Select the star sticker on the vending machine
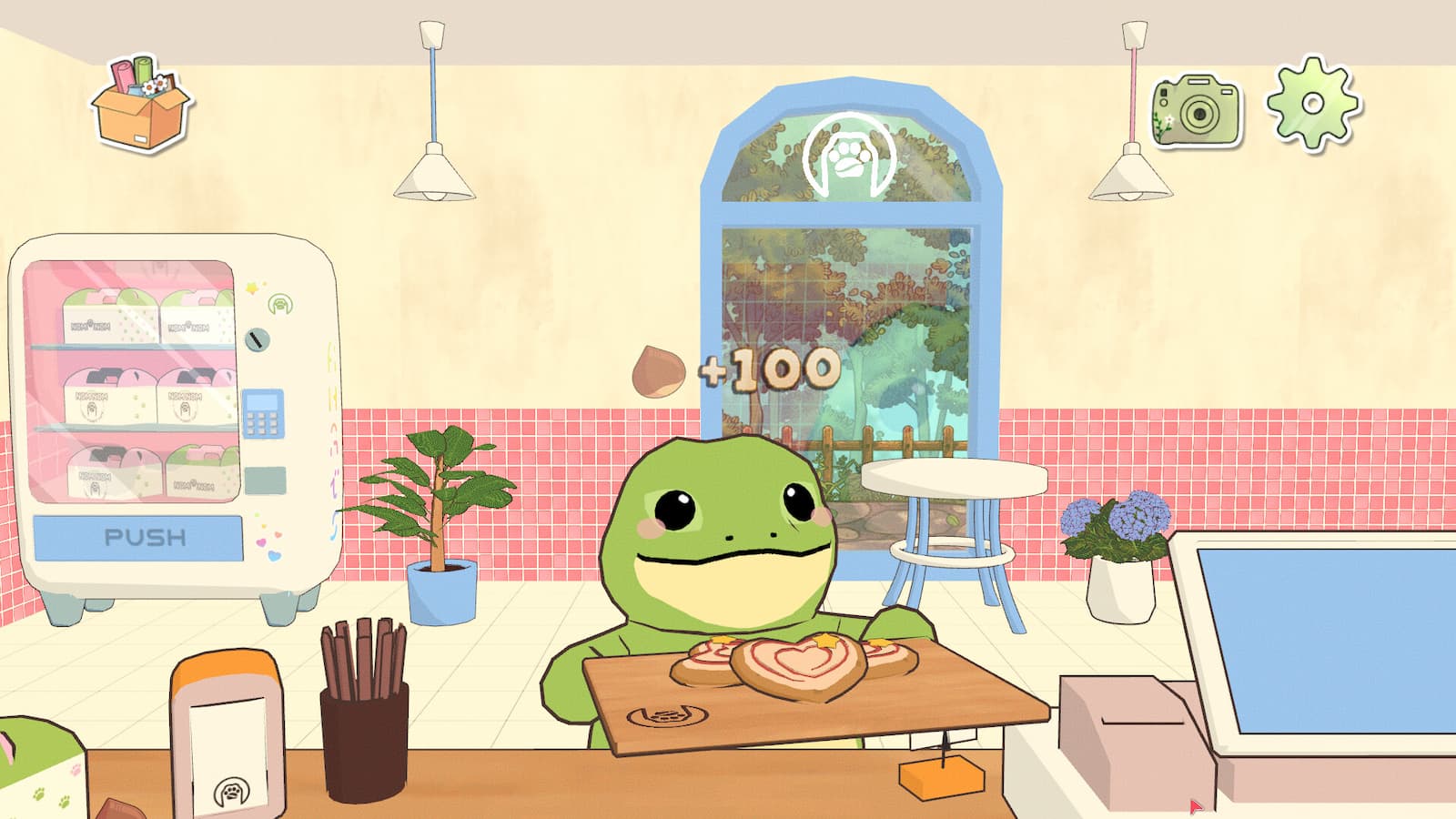 [x=252, y=287]
